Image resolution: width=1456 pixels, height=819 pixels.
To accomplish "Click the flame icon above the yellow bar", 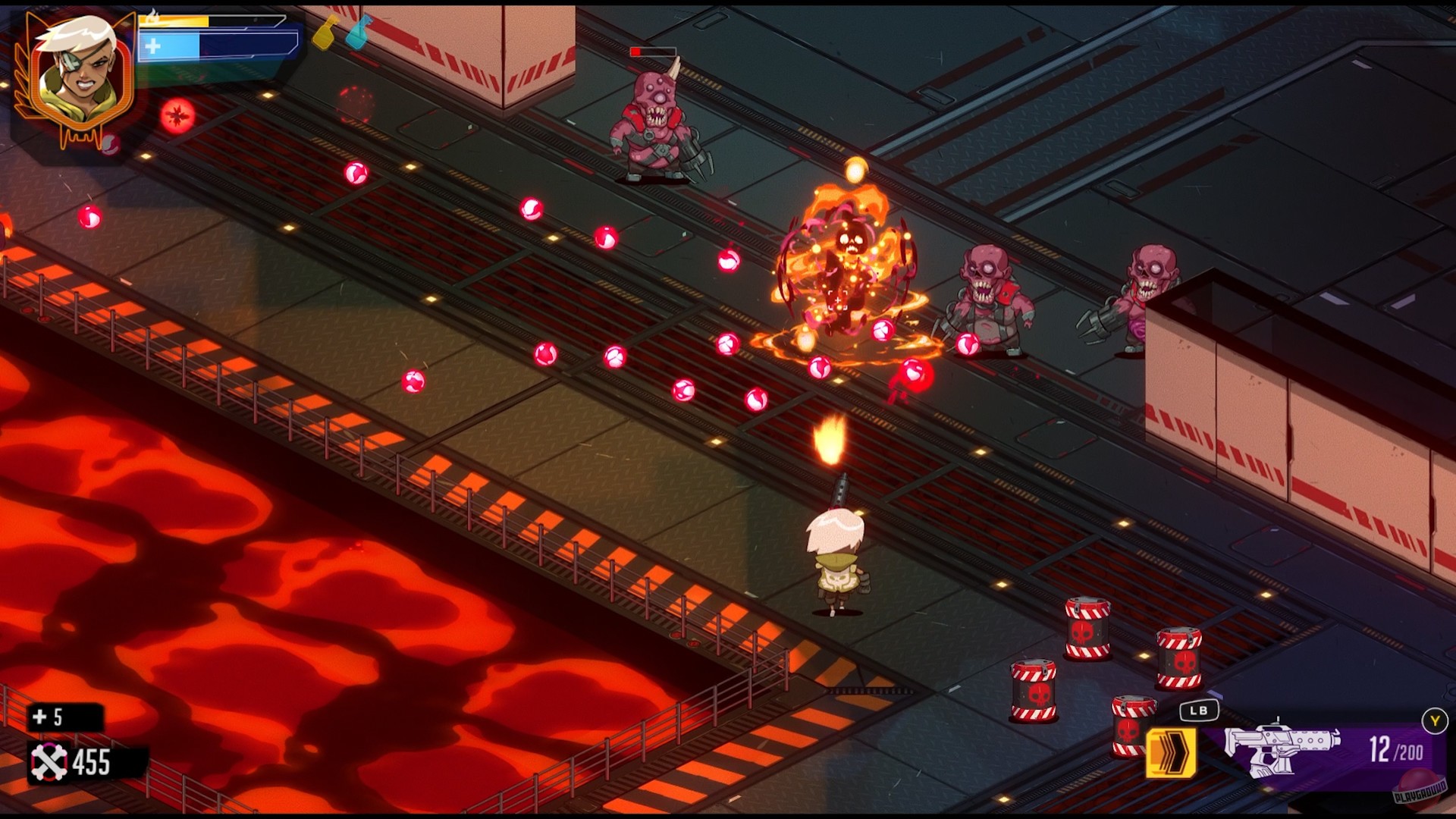I will click(154, 15).
